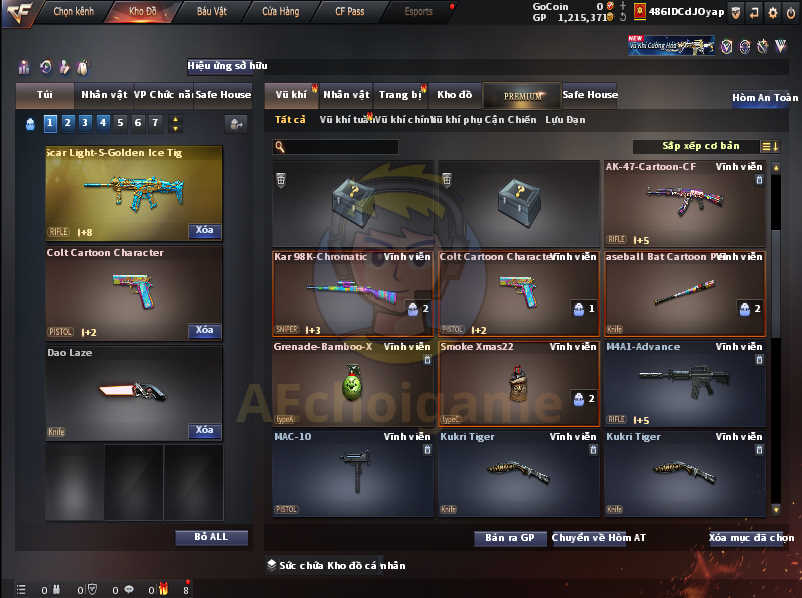This screenshot has height=598, width=802.
Task: Open the CF Pass menu
Action: (348, 12)
